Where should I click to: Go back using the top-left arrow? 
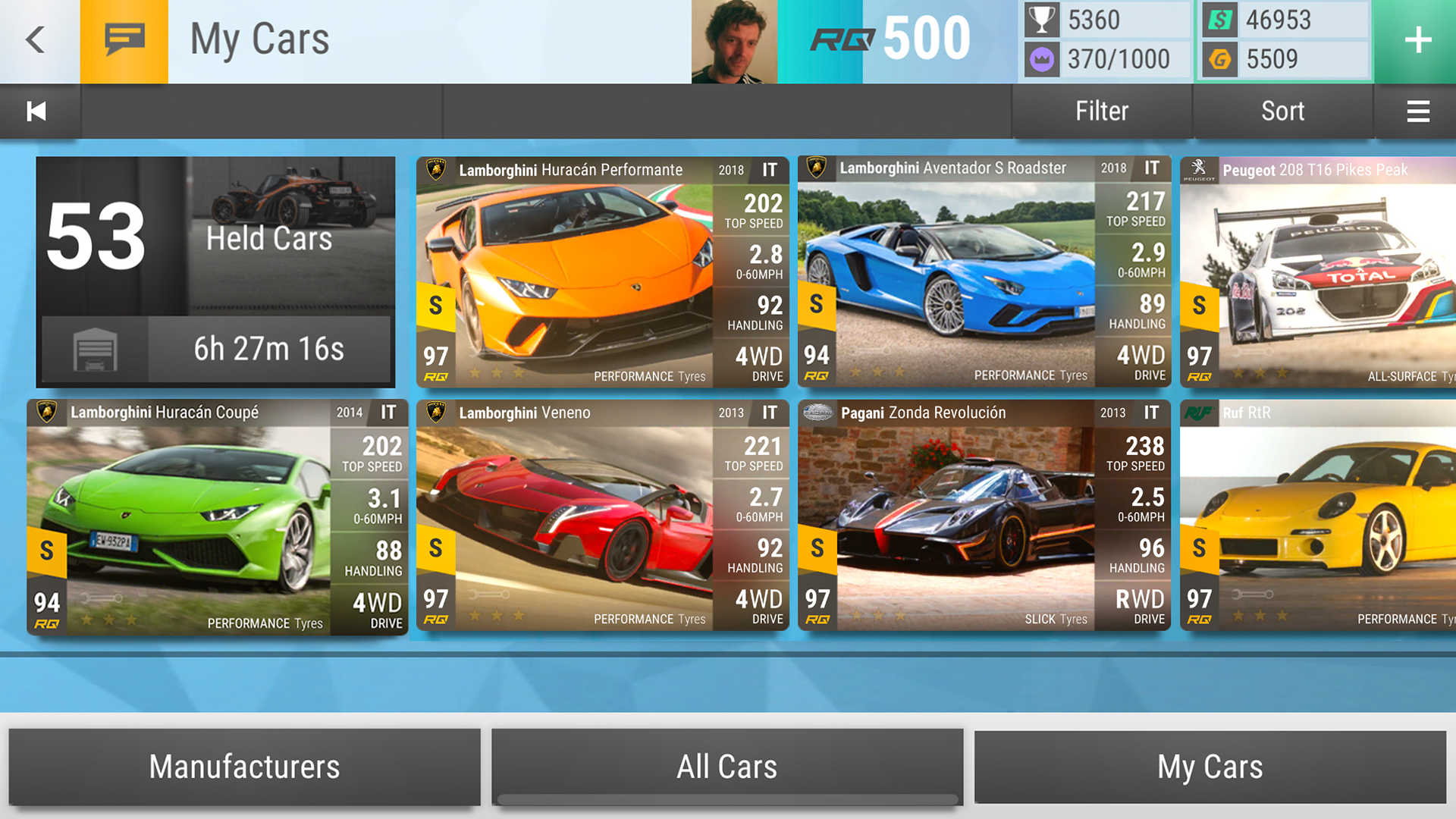click(x=36, y=39)
